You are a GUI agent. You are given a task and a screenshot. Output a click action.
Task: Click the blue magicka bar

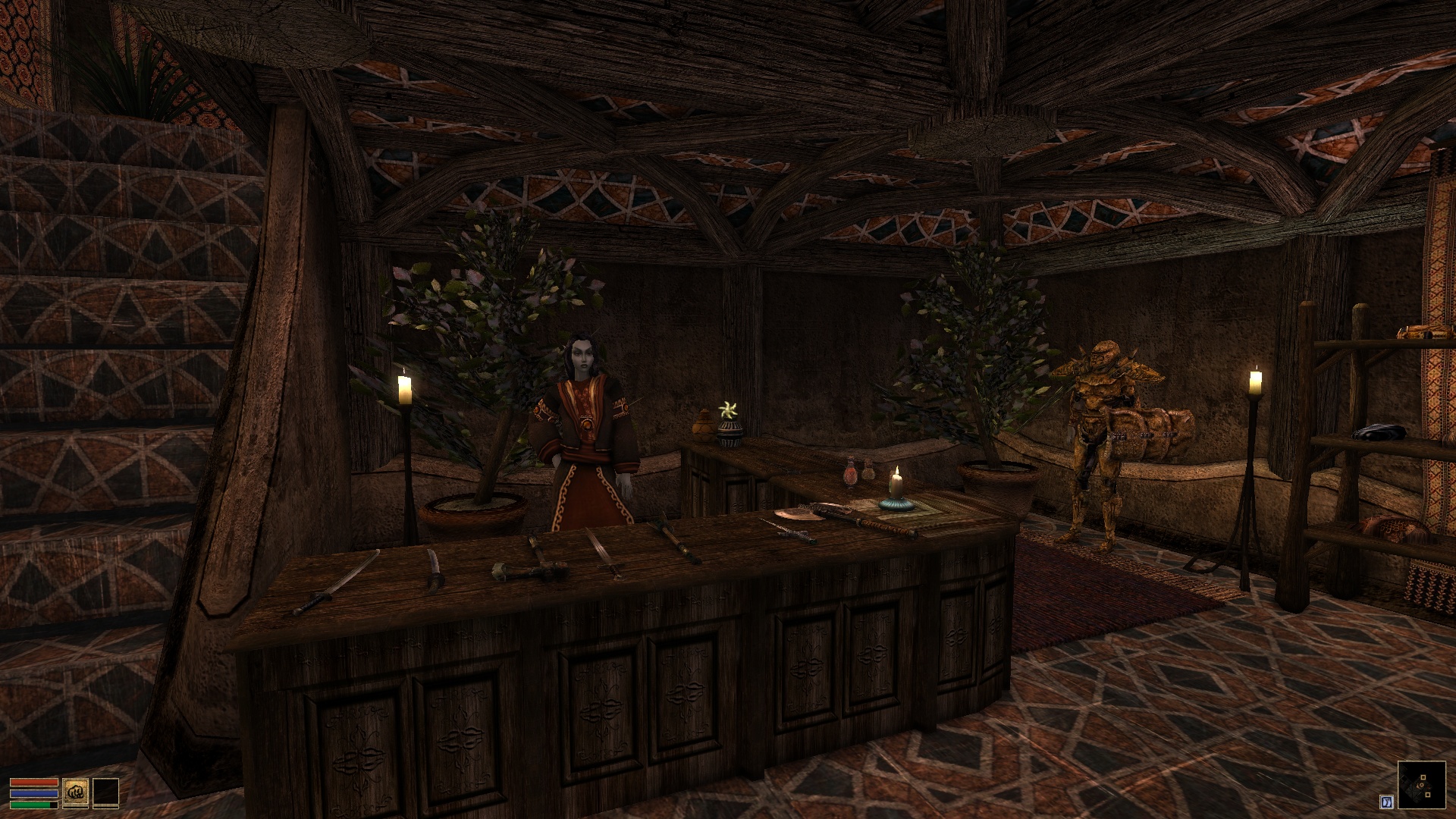click(34, 793)
